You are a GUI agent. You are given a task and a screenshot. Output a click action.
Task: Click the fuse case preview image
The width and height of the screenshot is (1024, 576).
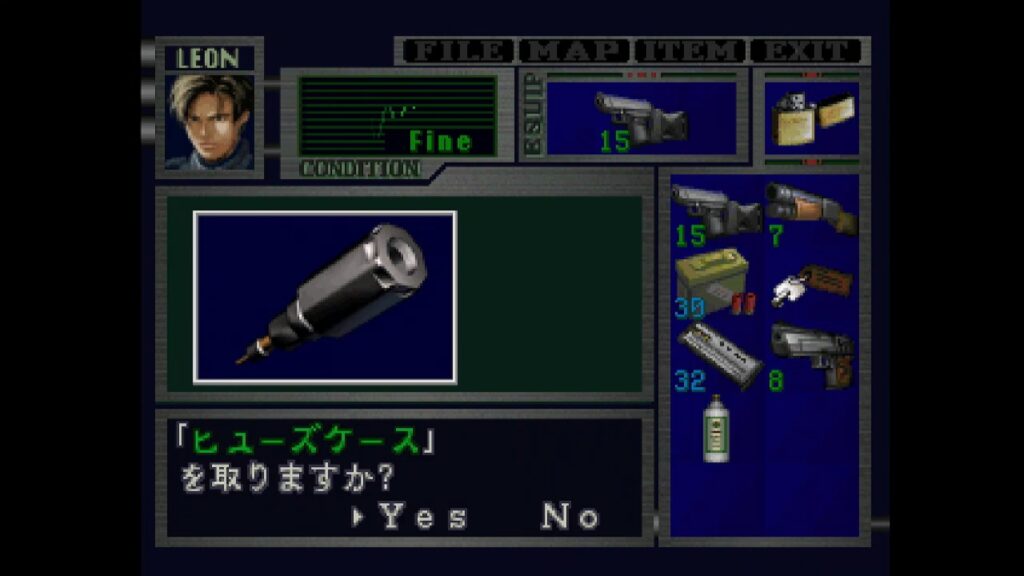(325, 297)
